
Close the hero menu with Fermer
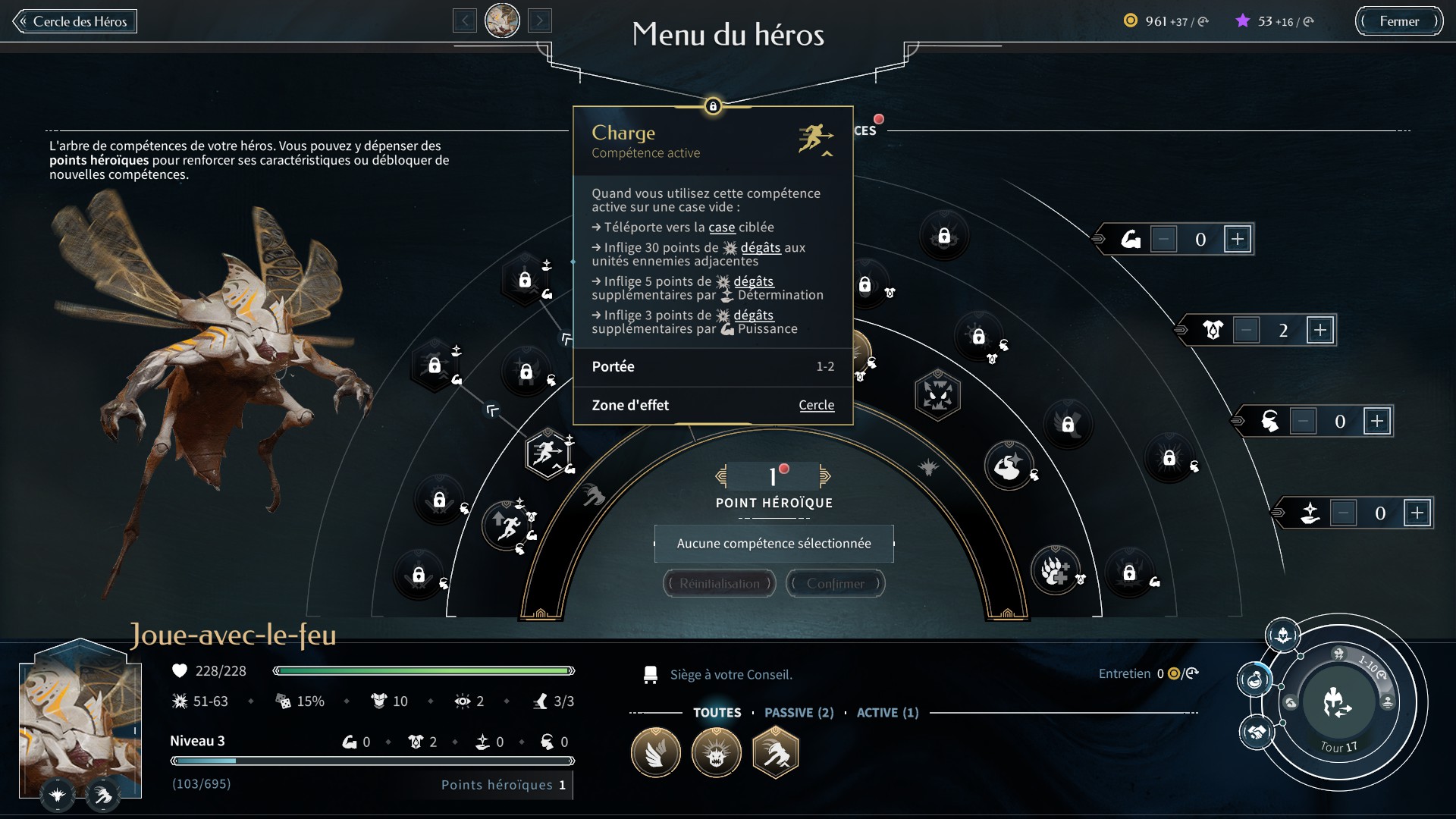tap(1398, 21)
